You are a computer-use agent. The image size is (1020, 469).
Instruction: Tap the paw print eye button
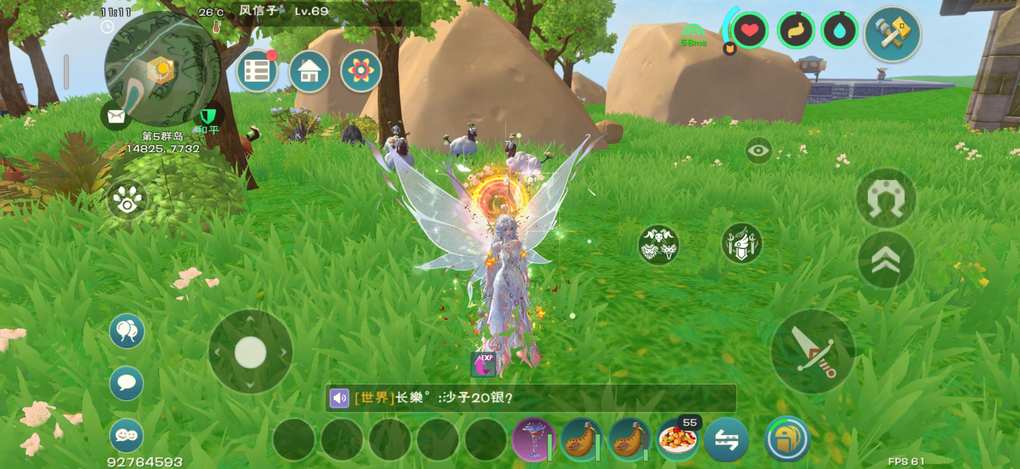pyautogui.click(x=125, y=198)
